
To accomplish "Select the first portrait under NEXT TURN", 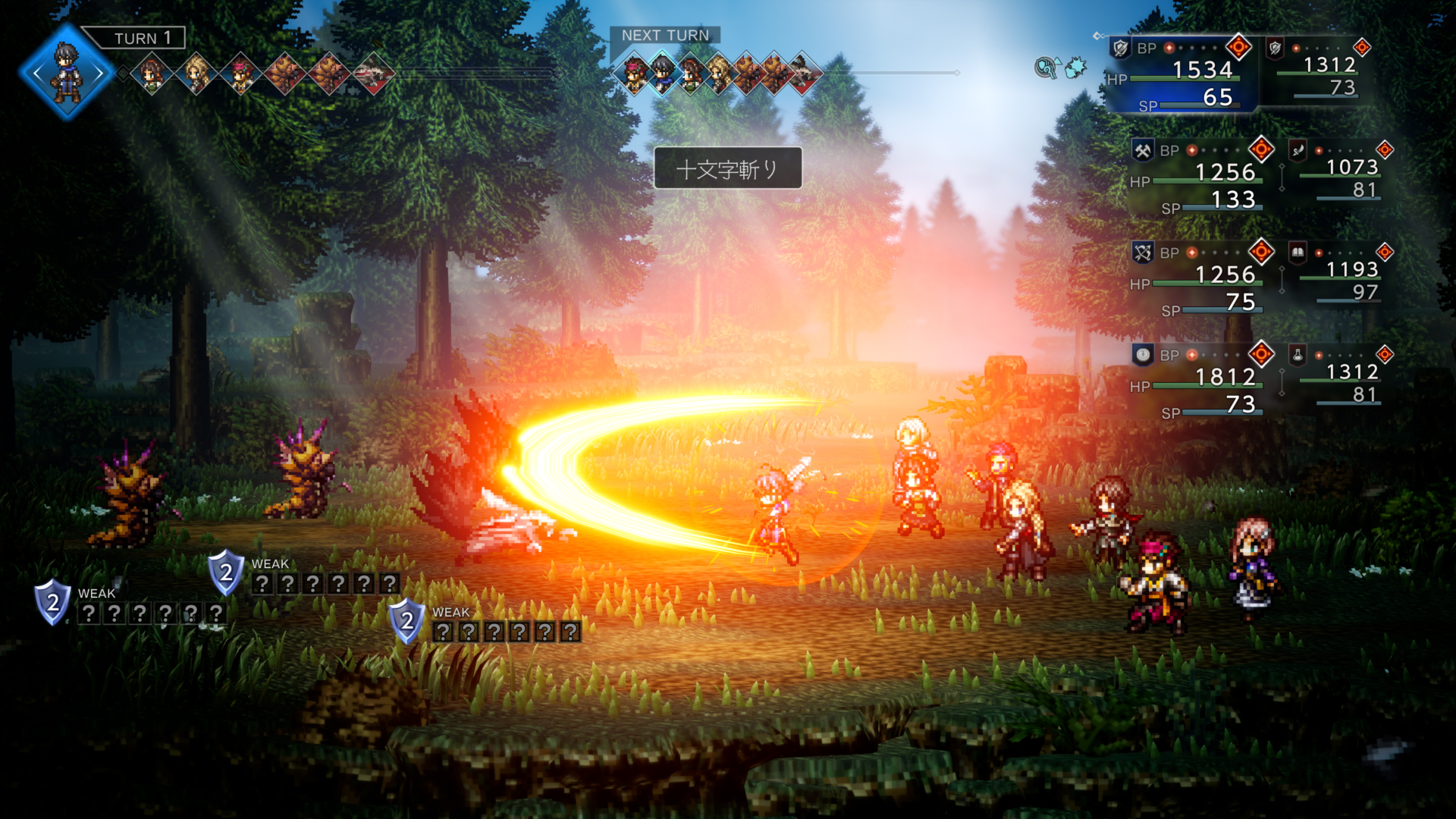I will tap(635, 73).
